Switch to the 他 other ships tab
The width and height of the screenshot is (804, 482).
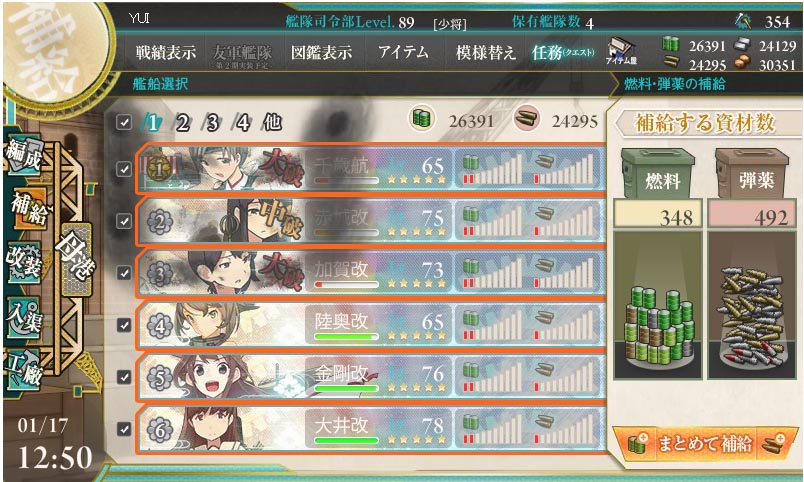click(271, 123)
